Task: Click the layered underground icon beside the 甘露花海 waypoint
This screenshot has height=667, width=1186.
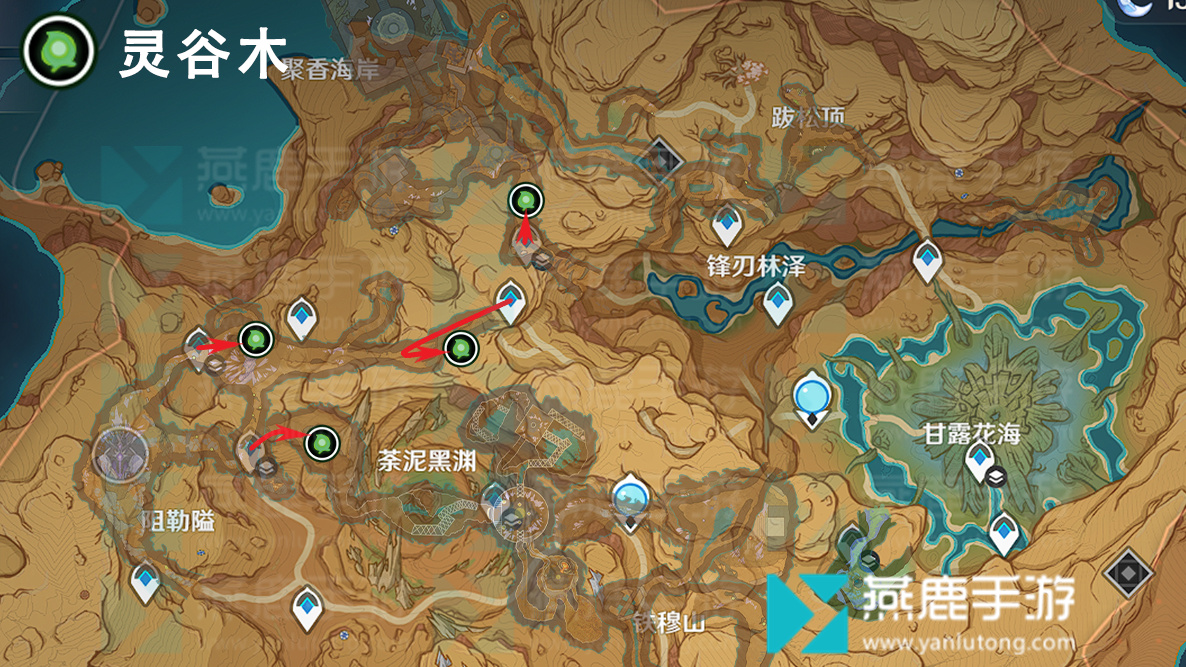Action: click(996, 477)
